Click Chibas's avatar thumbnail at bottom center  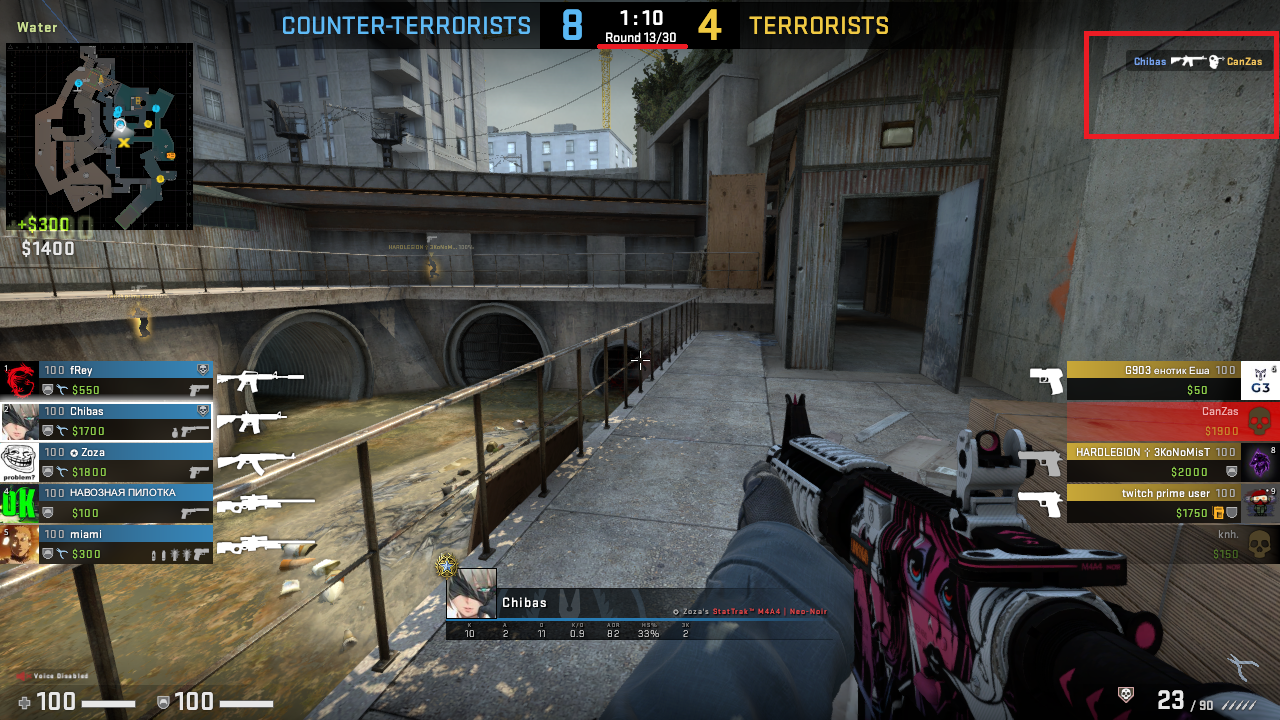[x=471, y=593]
